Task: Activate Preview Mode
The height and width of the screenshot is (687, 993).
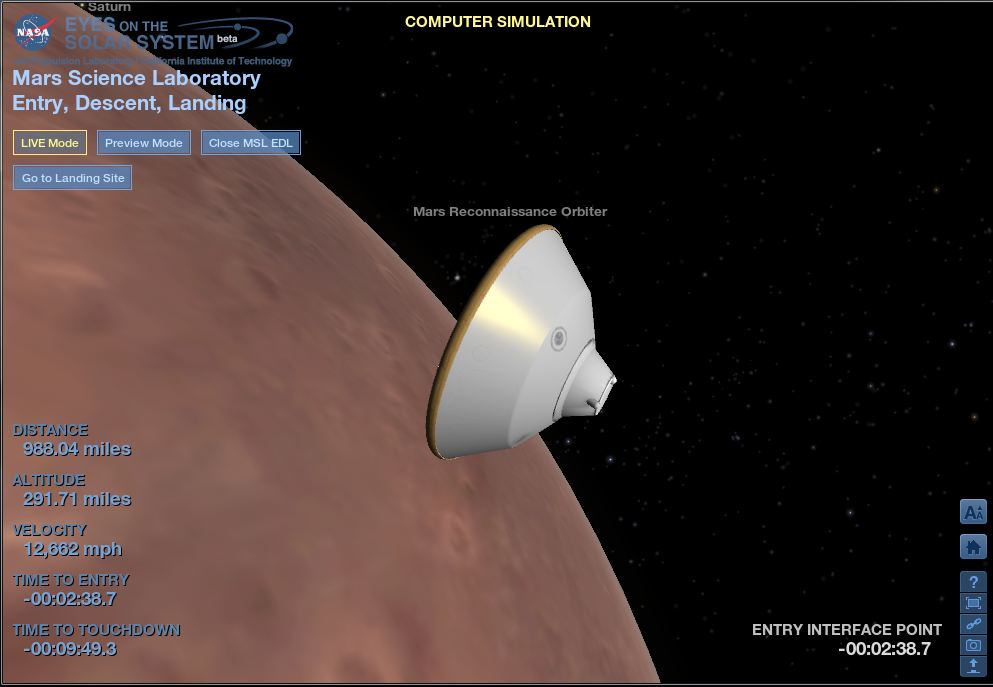Action: [144, 143]
